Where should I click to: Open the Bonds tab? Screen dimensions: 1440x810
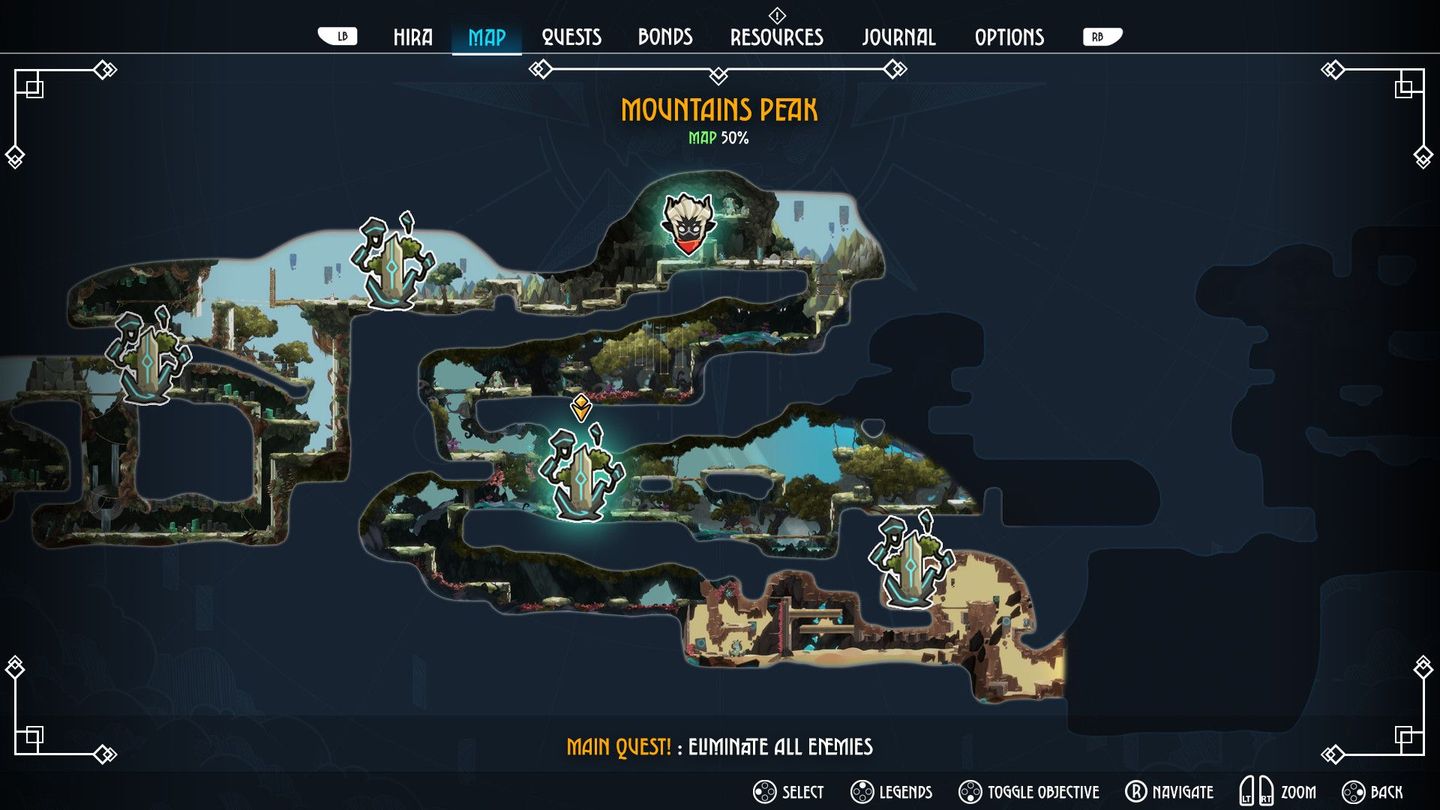pos(664,36)
